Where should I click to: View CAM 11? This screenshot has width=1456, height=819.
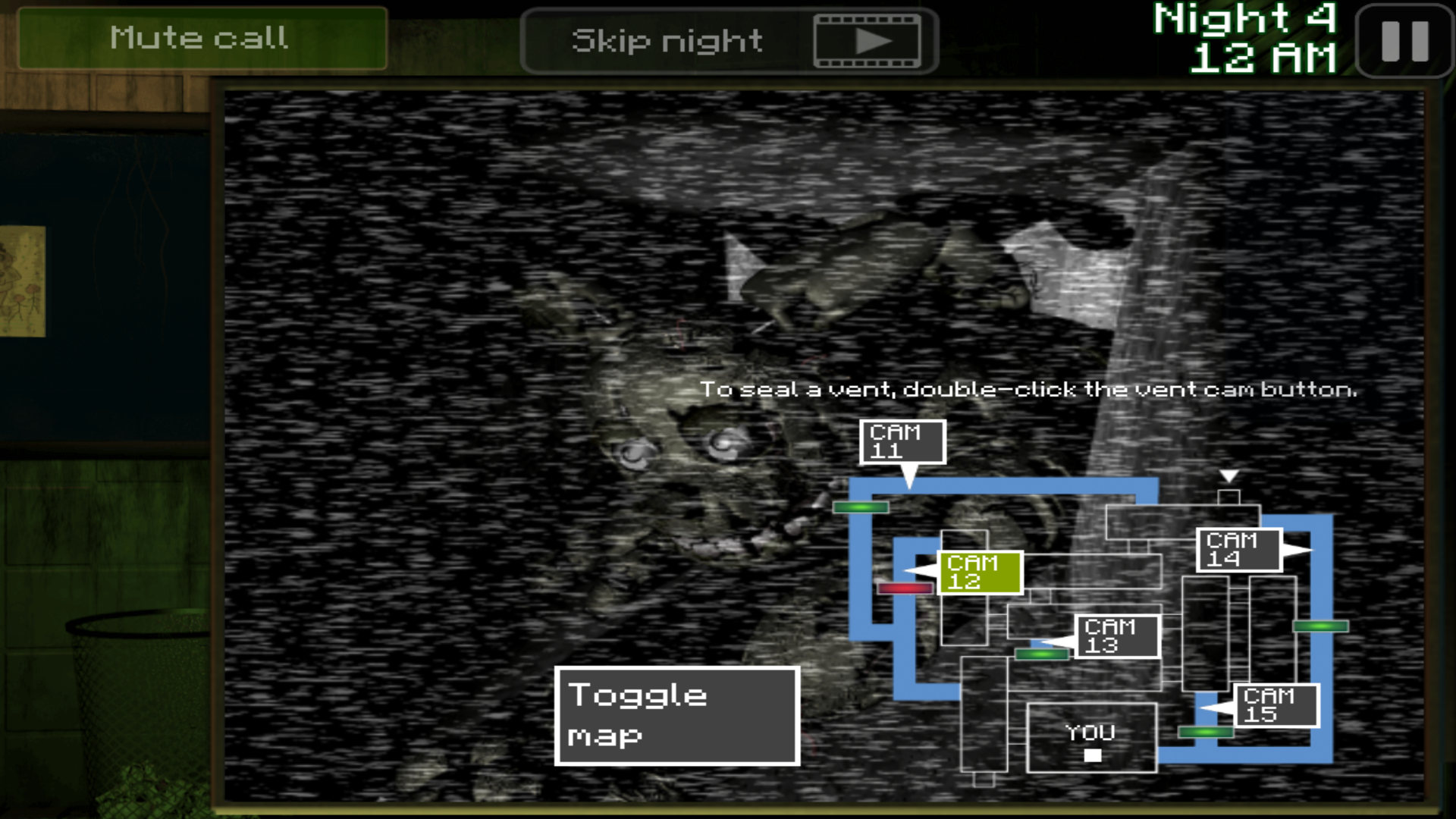tap(902, 442)
